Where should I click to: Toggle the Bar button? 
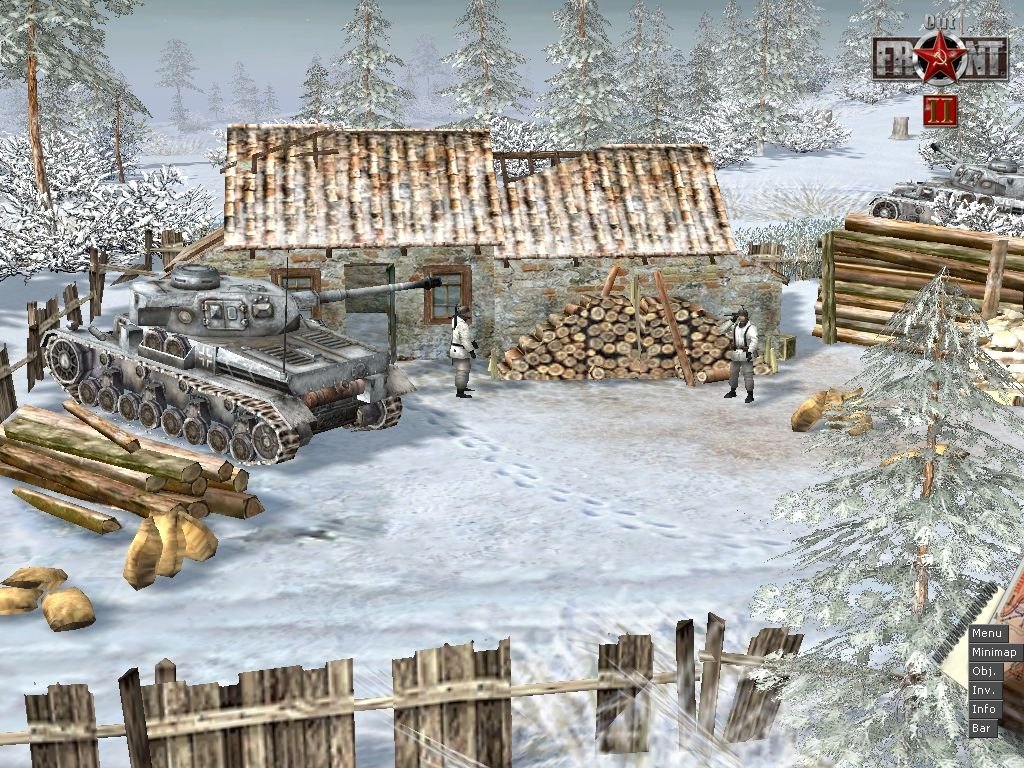tap(982, 728)
